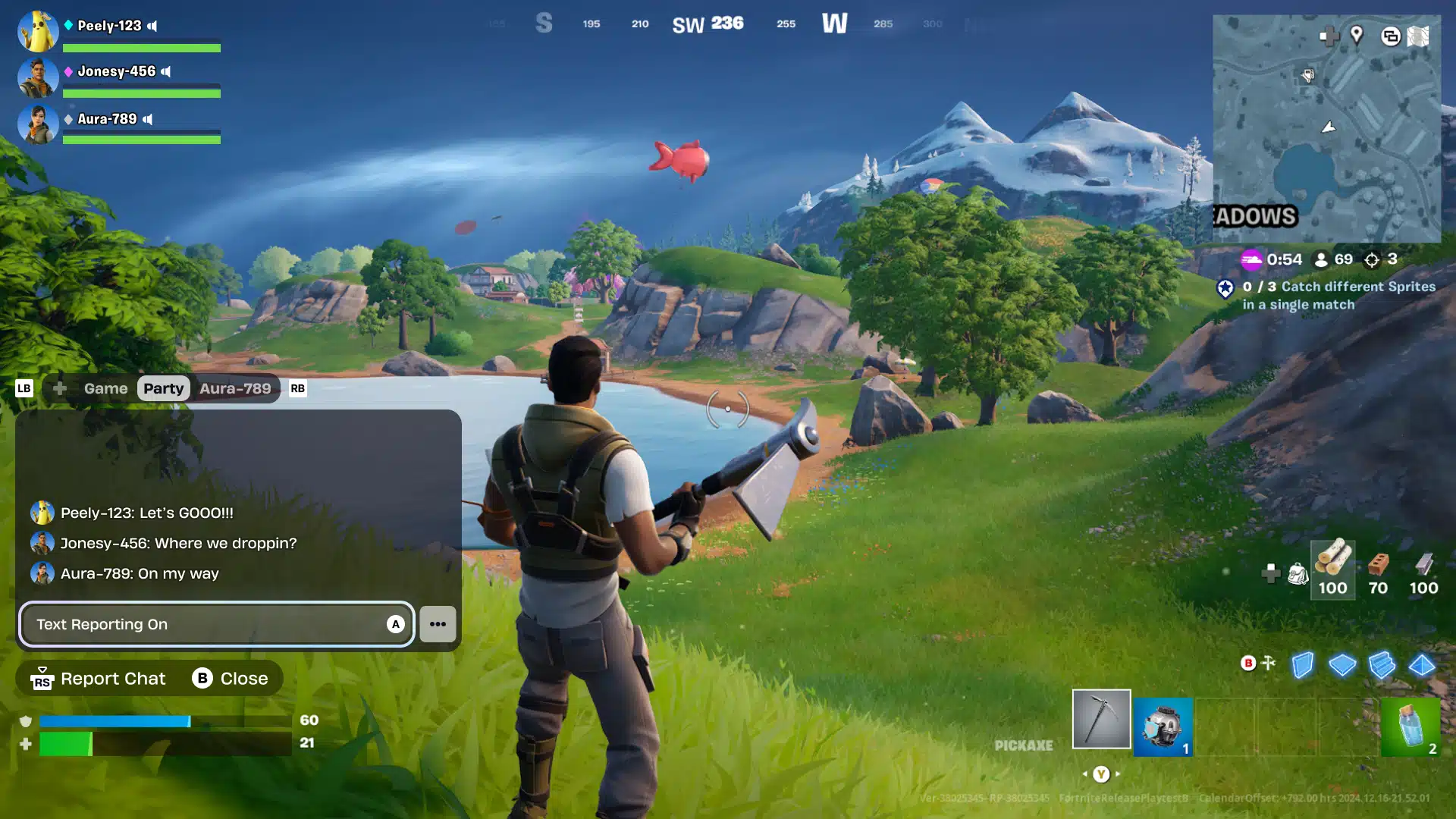Select the stairs building piece icon

tap(1382, 665)
